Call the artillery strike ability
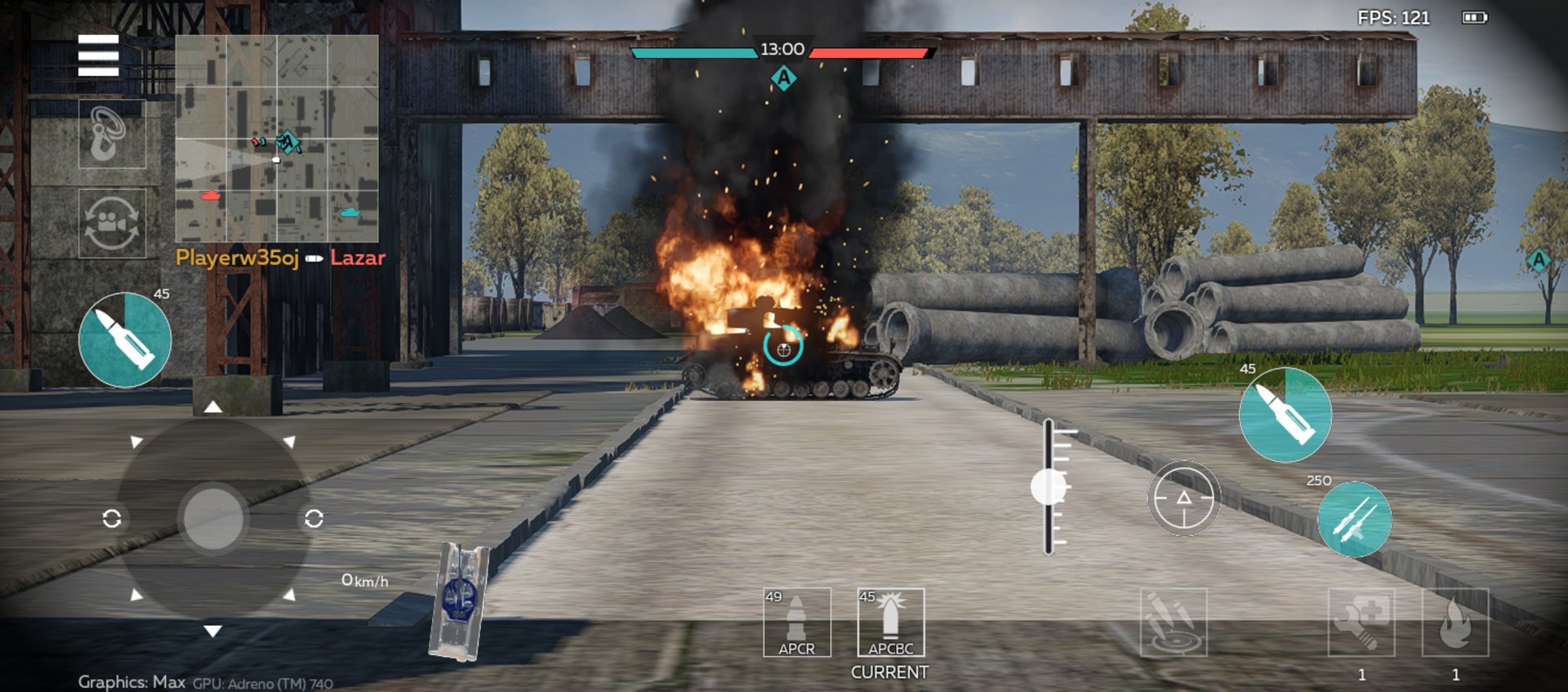 pyautogui.click(x=1173, y=623)
